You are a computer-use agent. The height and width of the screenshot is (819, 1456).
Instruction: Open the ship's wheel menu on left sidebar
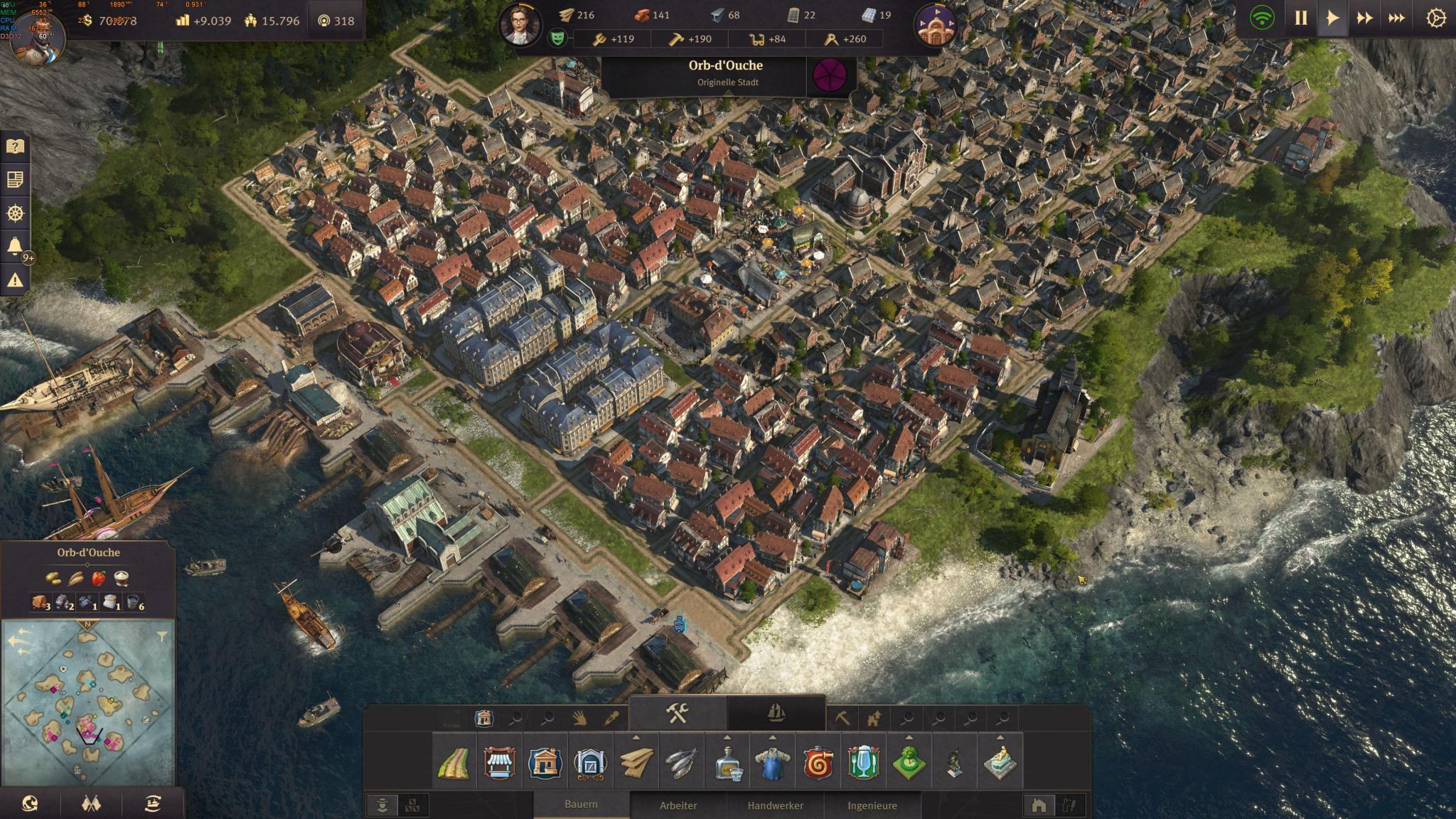pos(15,213)
